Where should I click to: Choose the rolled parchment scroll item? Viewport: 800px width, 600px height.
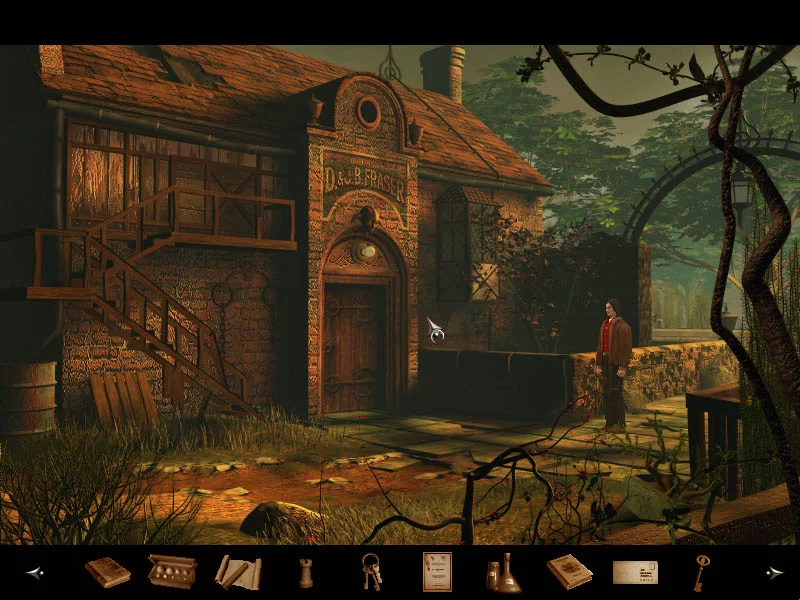tap(238, 572)
